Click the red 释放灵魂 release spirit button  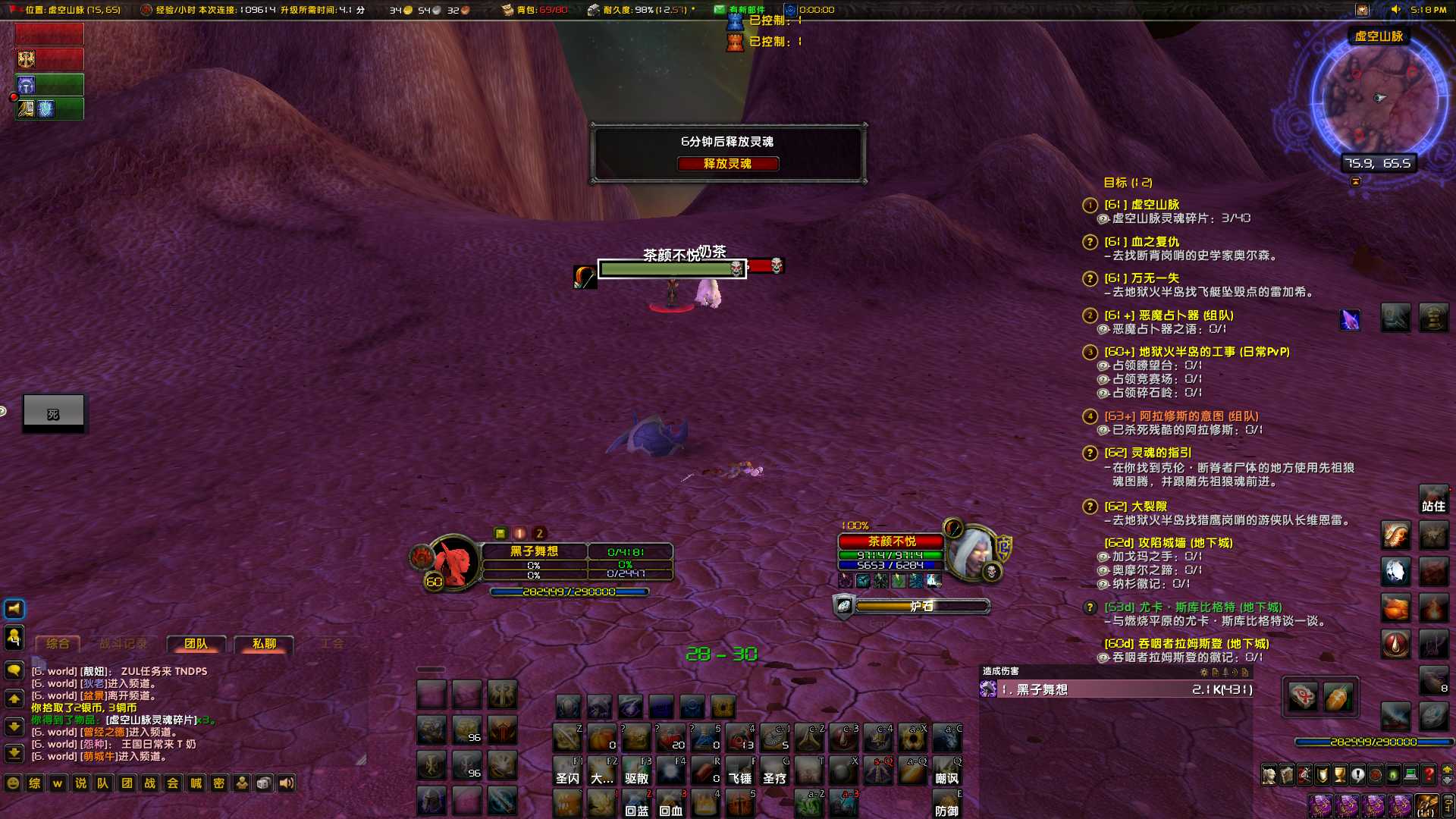pyautogui.click(x=727, y=164)
